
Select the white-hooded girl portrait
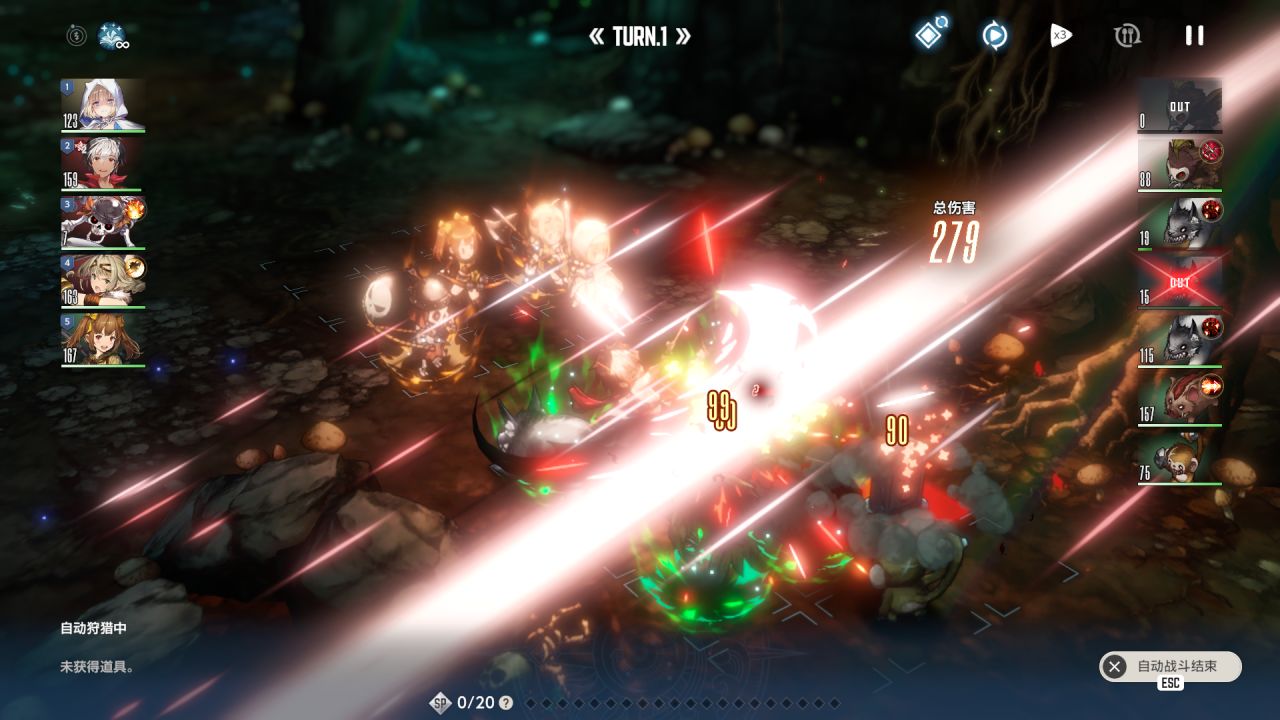click(103, 105)
